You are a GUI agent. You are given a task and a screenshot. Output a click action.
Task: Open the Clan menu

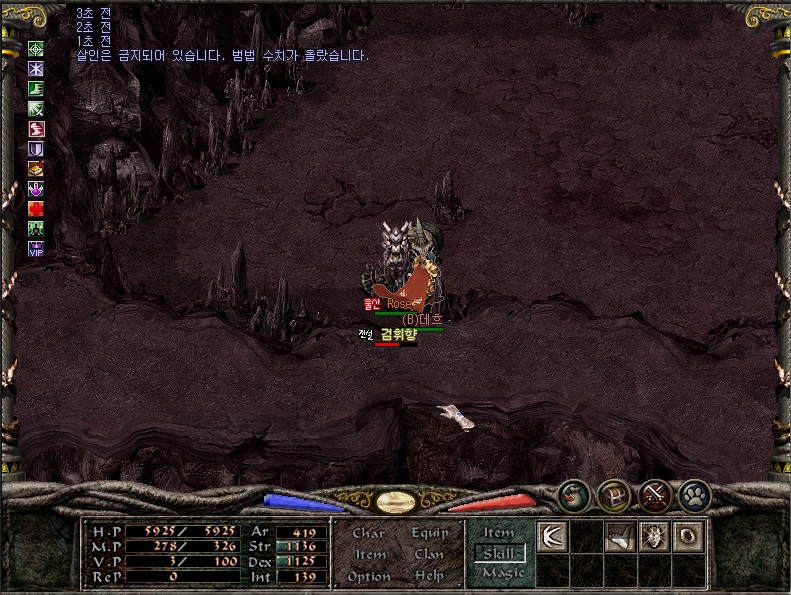429,555
